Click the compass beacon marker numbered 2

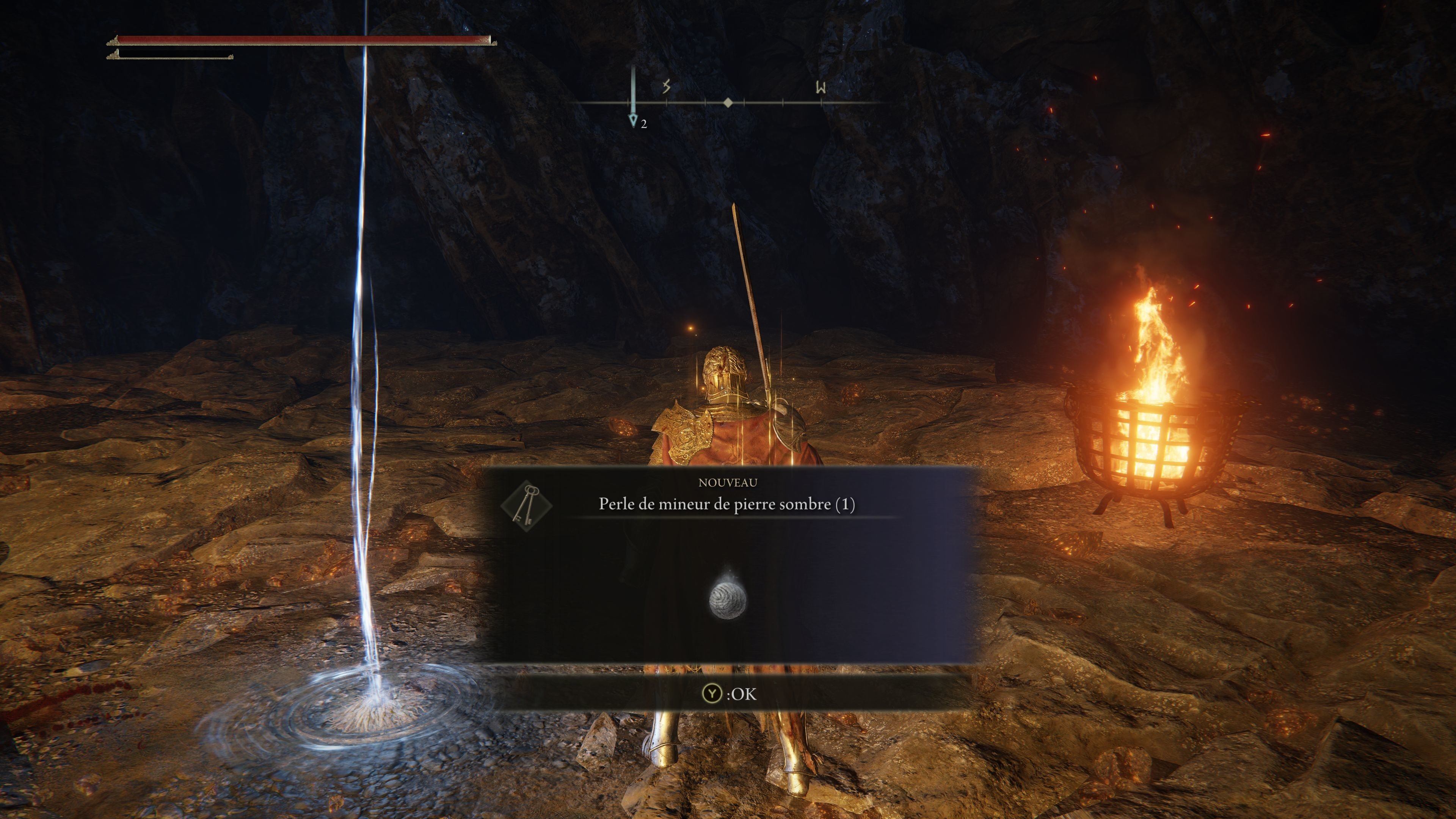[x=634, y=120]
